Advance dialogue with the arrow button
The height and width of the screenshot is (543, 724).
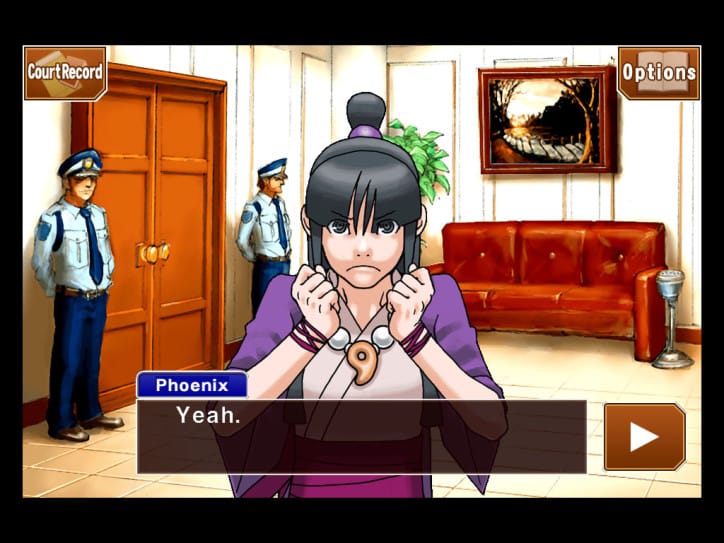[644, 437]
